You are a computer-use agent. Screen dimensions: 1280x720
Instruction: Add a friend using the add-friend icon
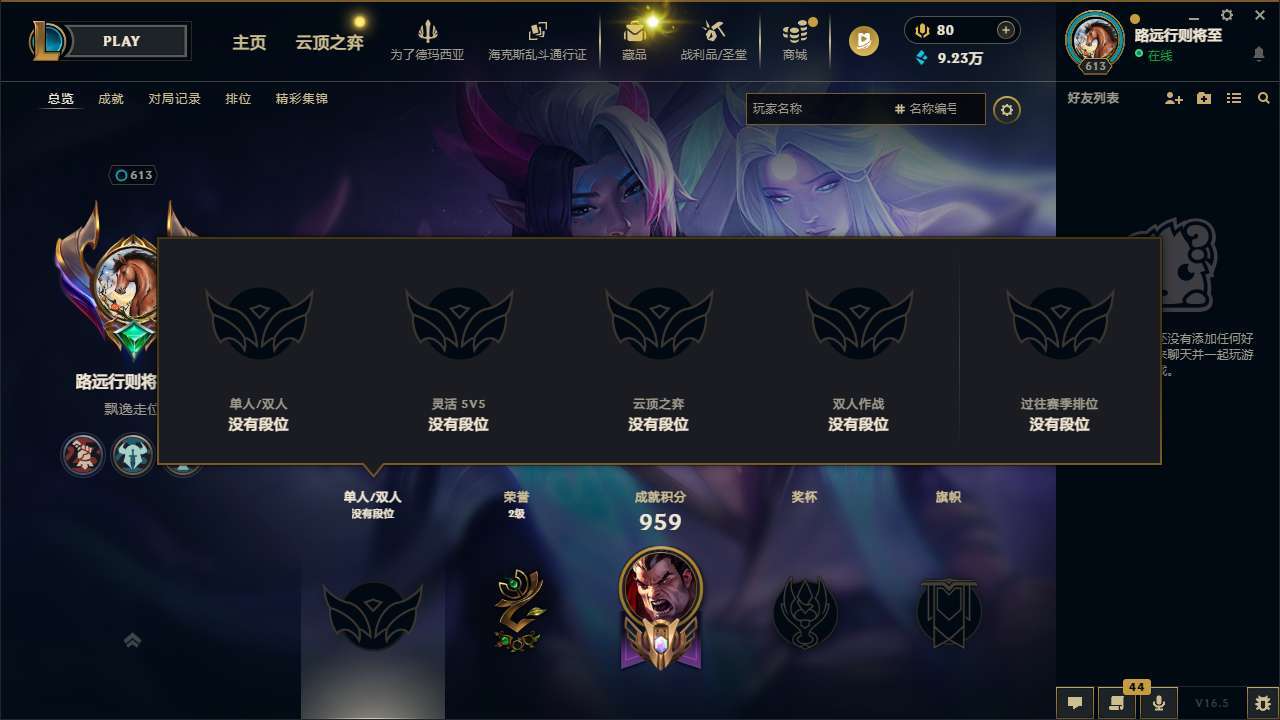1172,98
